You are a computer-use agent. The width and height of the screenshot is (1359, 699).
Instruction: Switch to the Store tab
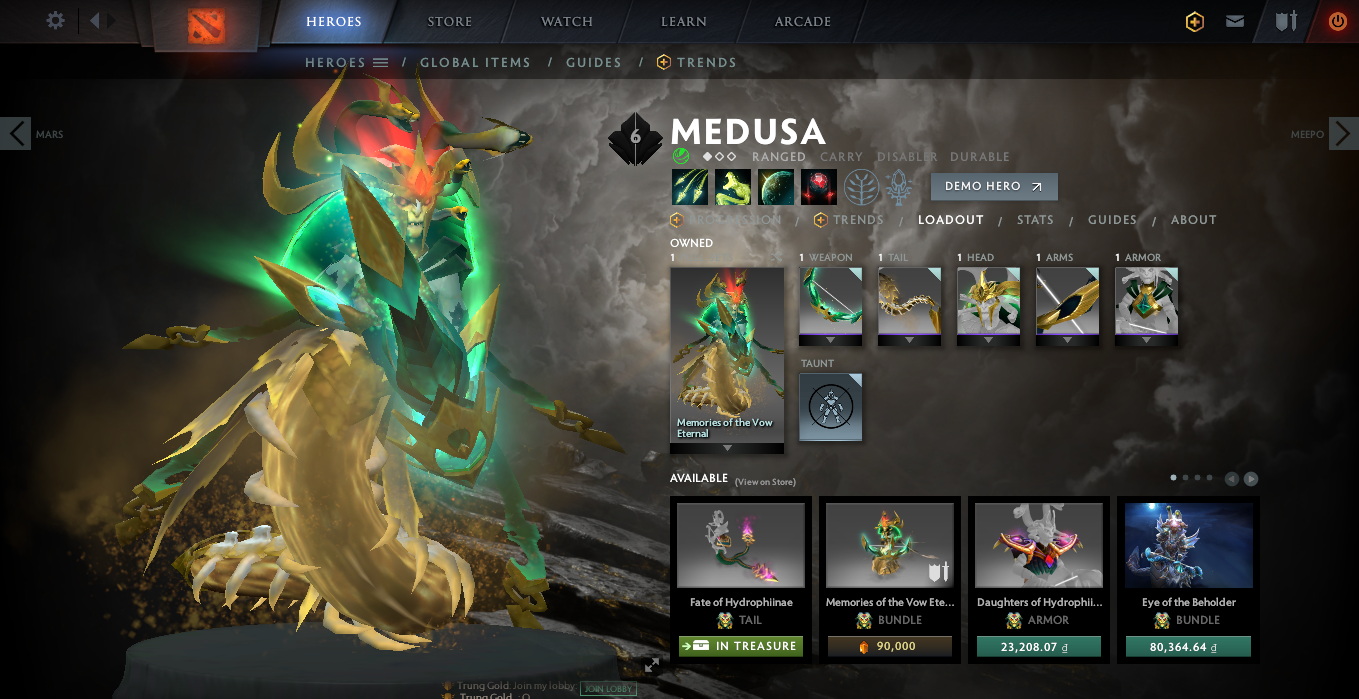(x=449, y=22)
